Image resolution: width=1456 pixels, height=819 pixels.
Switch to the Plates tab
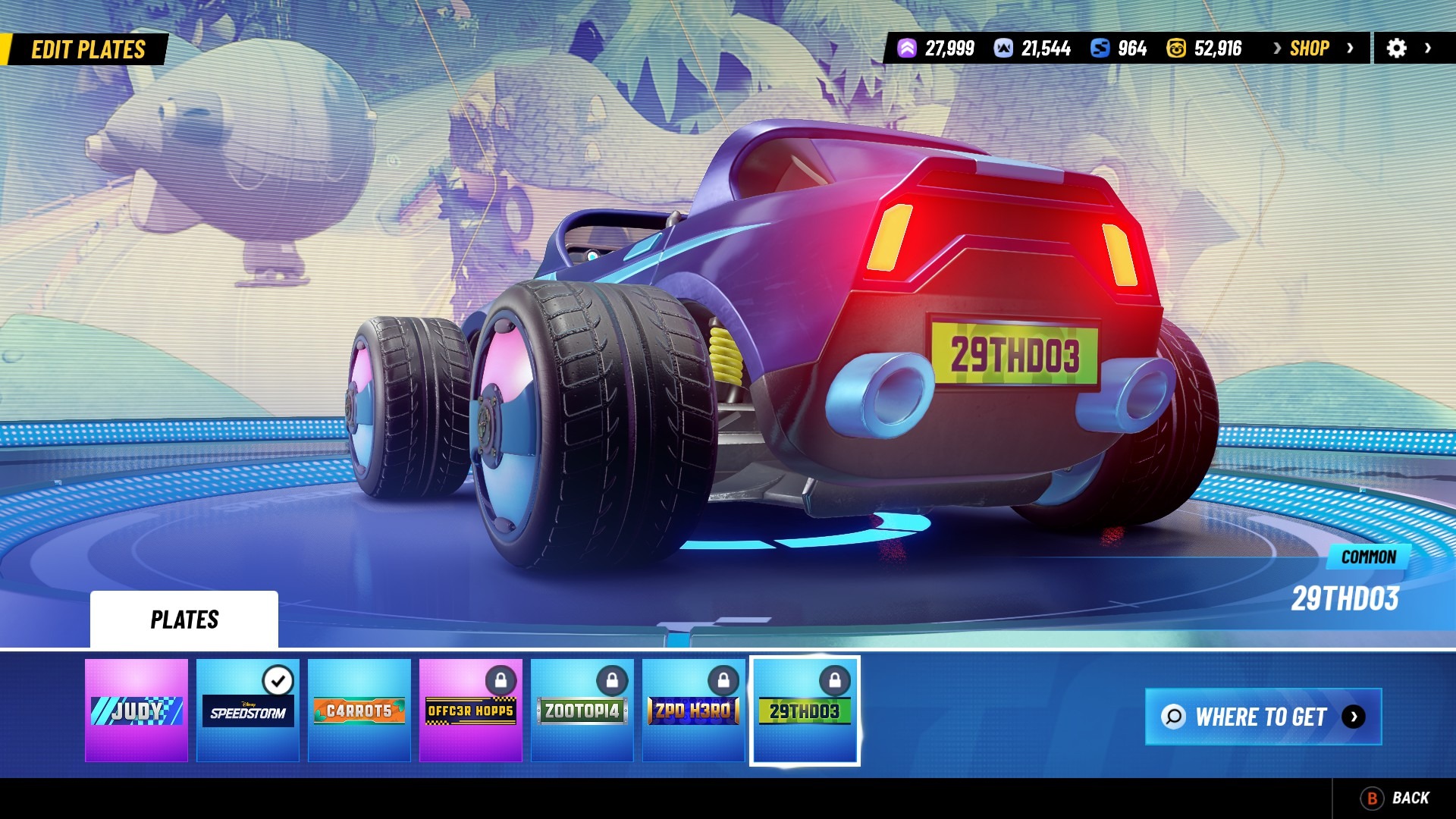click(184, 620)
